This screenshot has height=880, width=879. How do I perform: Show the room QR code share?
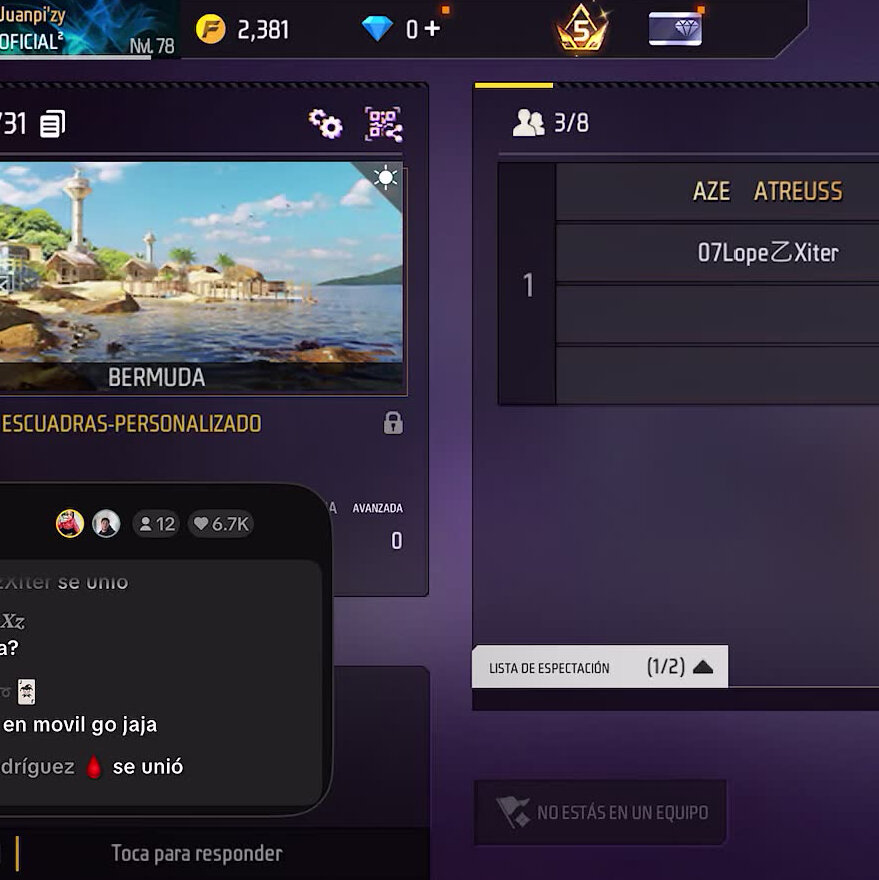pos(383,124)
